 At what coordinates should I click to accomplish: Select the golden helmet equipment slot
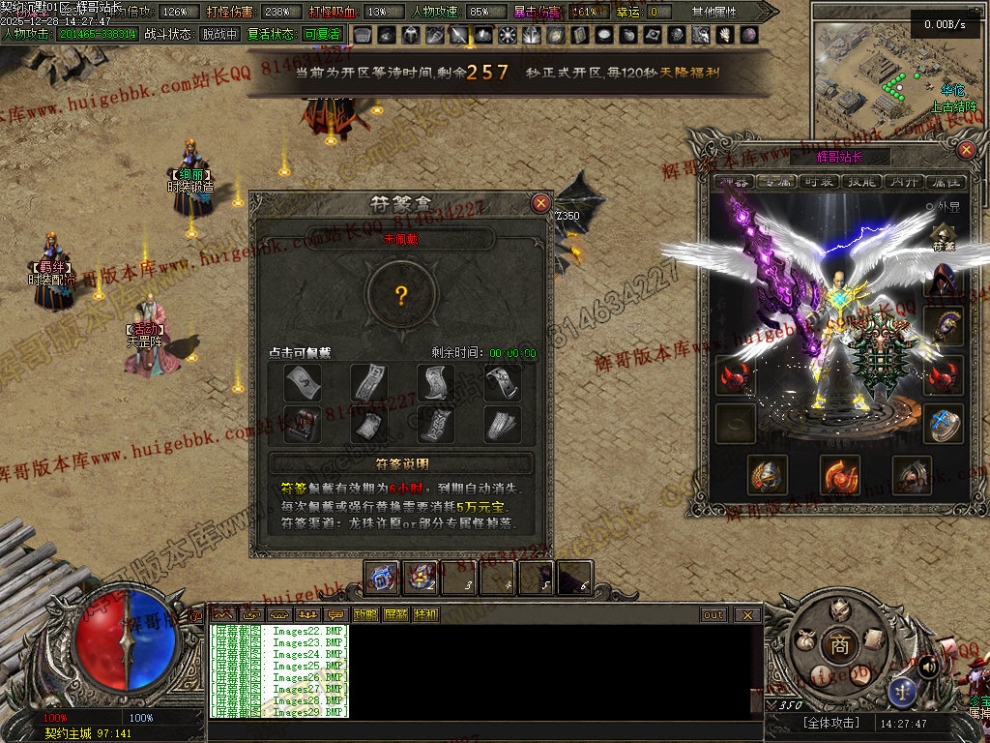(x=768, y=476)
